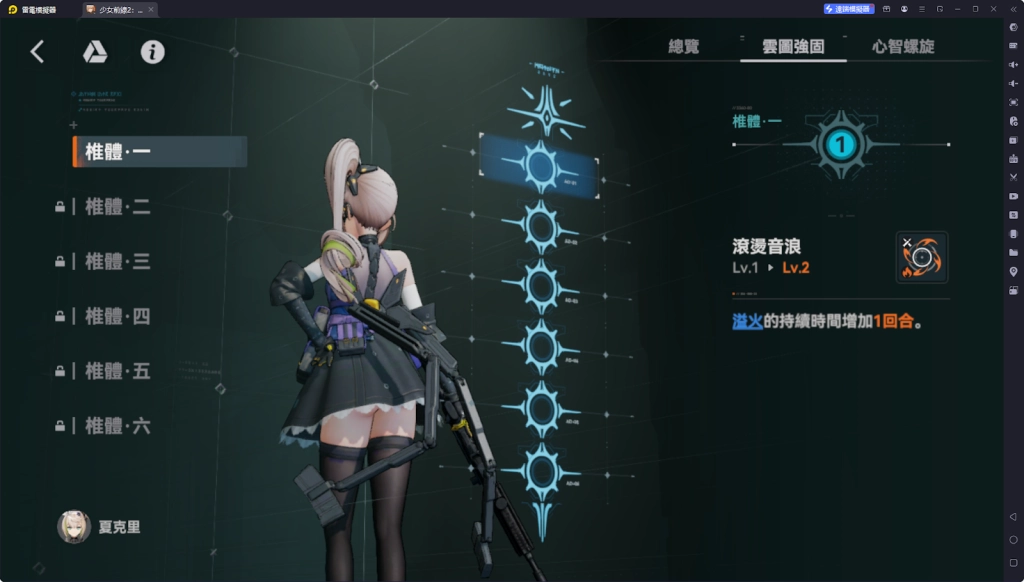Open the 溢火 keyword link
Viewport: 1024px width, 582px height.
point(746,322)
